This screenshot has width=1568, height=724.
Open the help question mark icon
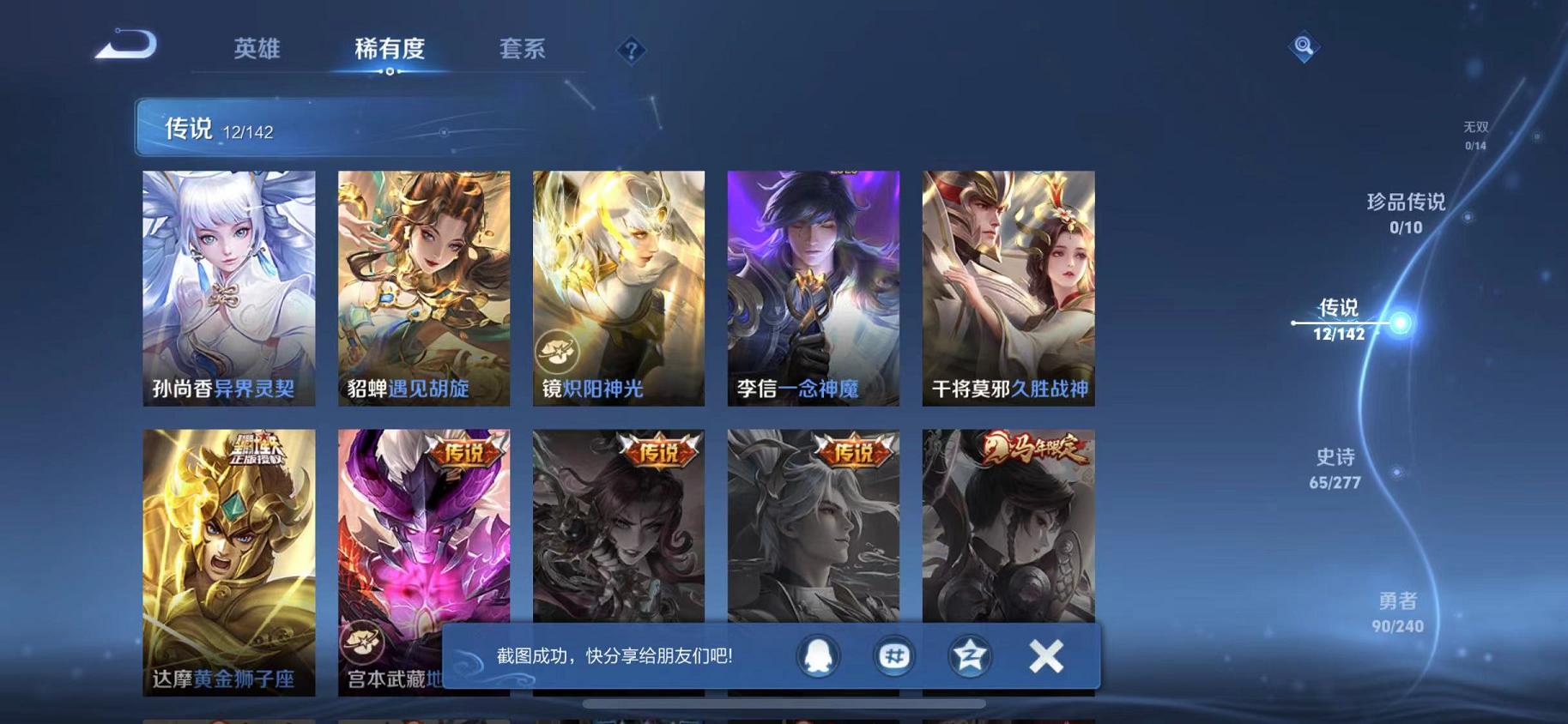click(631, 51)
